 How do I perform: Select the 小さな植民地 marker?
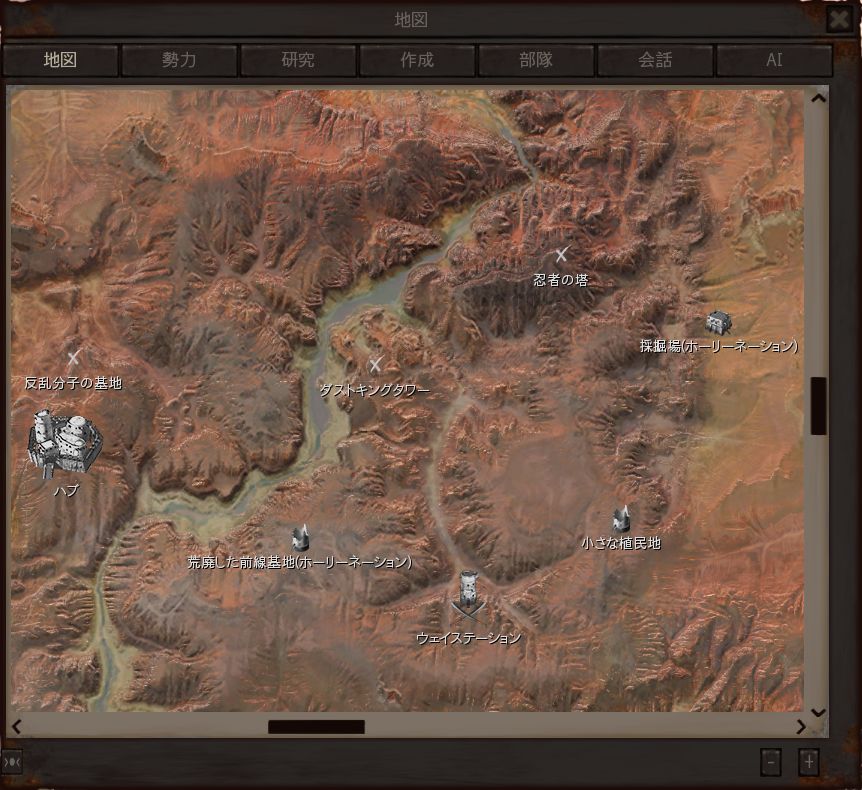click(621, 520)
